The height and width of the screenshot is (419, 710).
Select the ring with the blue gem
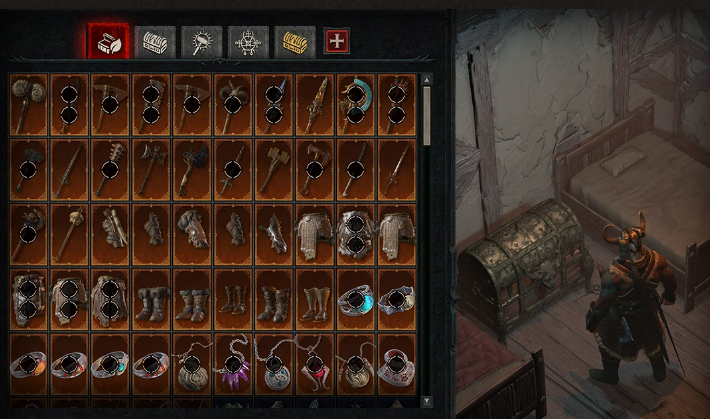pos(356,299)
